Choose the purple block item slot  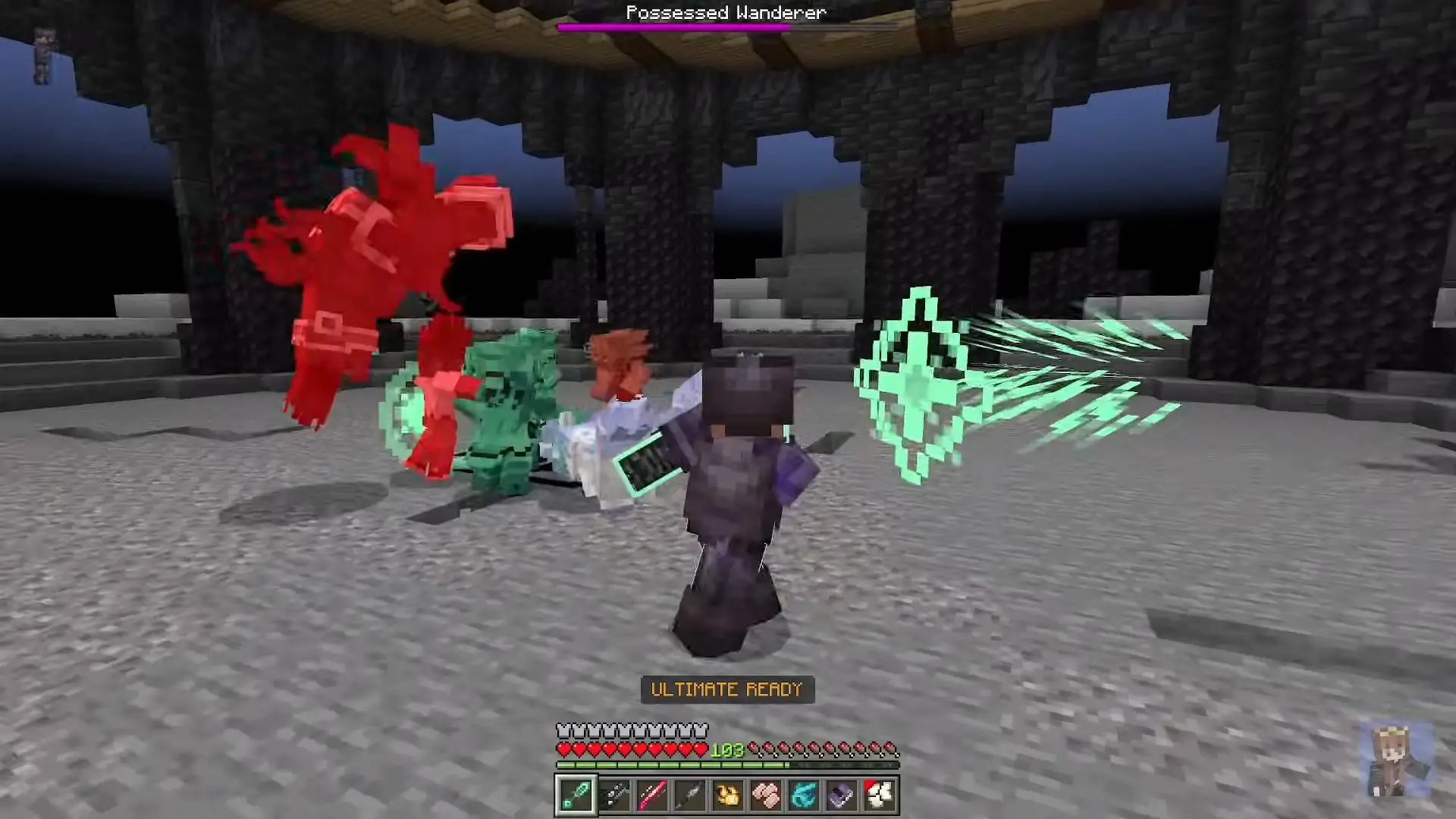[x=842, y=795]
